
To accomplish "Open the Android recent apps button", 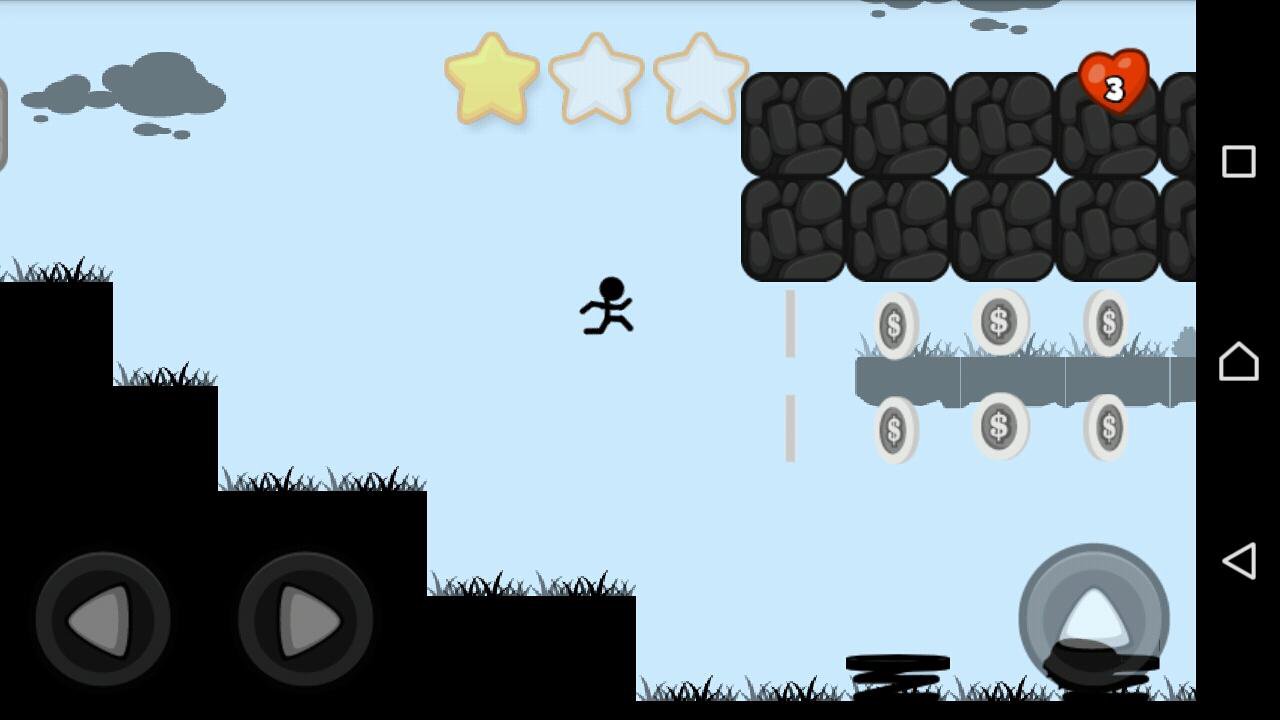I will [1238, 160].
